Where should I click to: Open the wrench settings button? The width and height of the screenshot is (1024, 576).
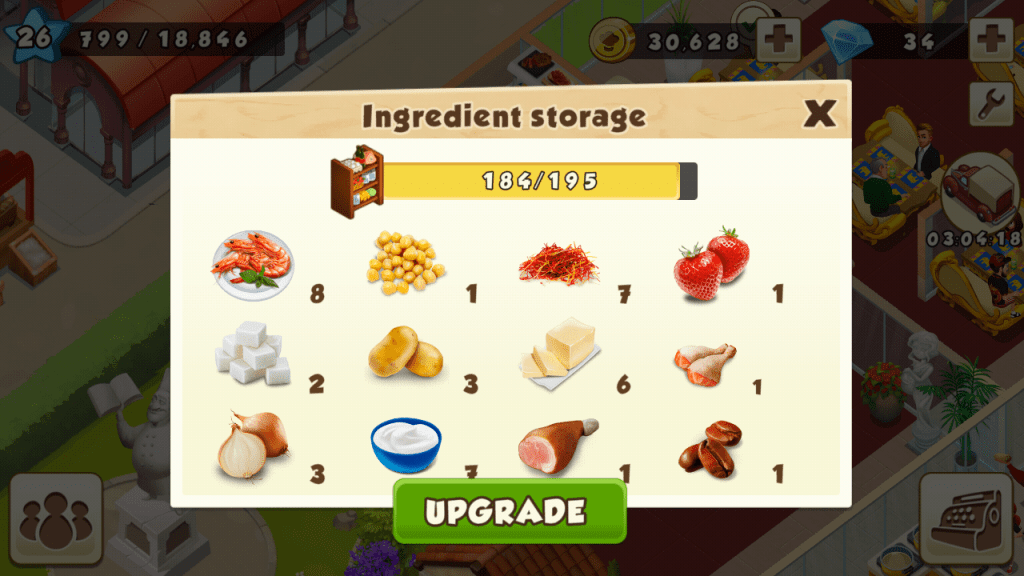tap(991, 104)
